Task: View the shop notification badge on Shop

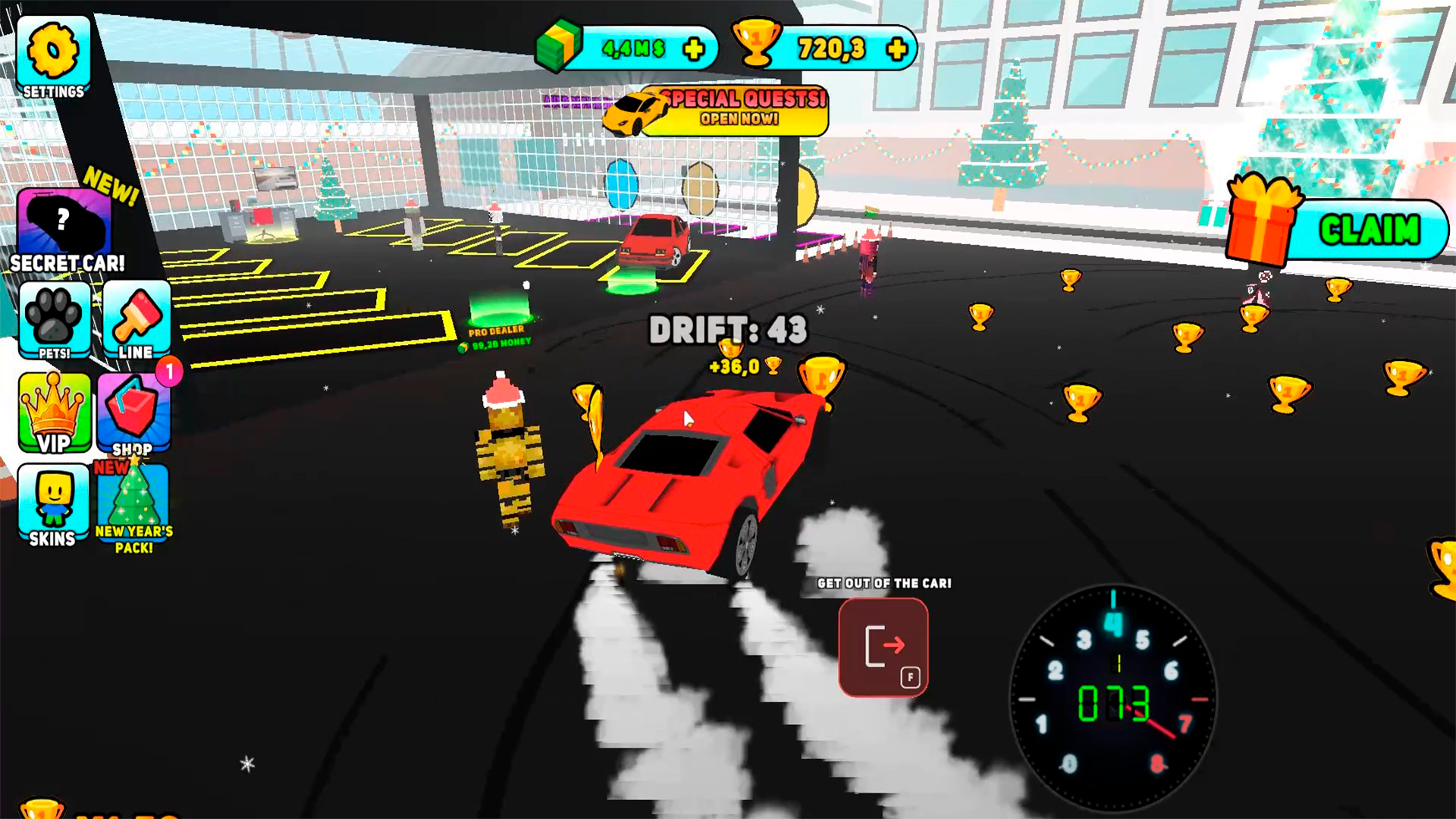Action: [x=170, y=372]
